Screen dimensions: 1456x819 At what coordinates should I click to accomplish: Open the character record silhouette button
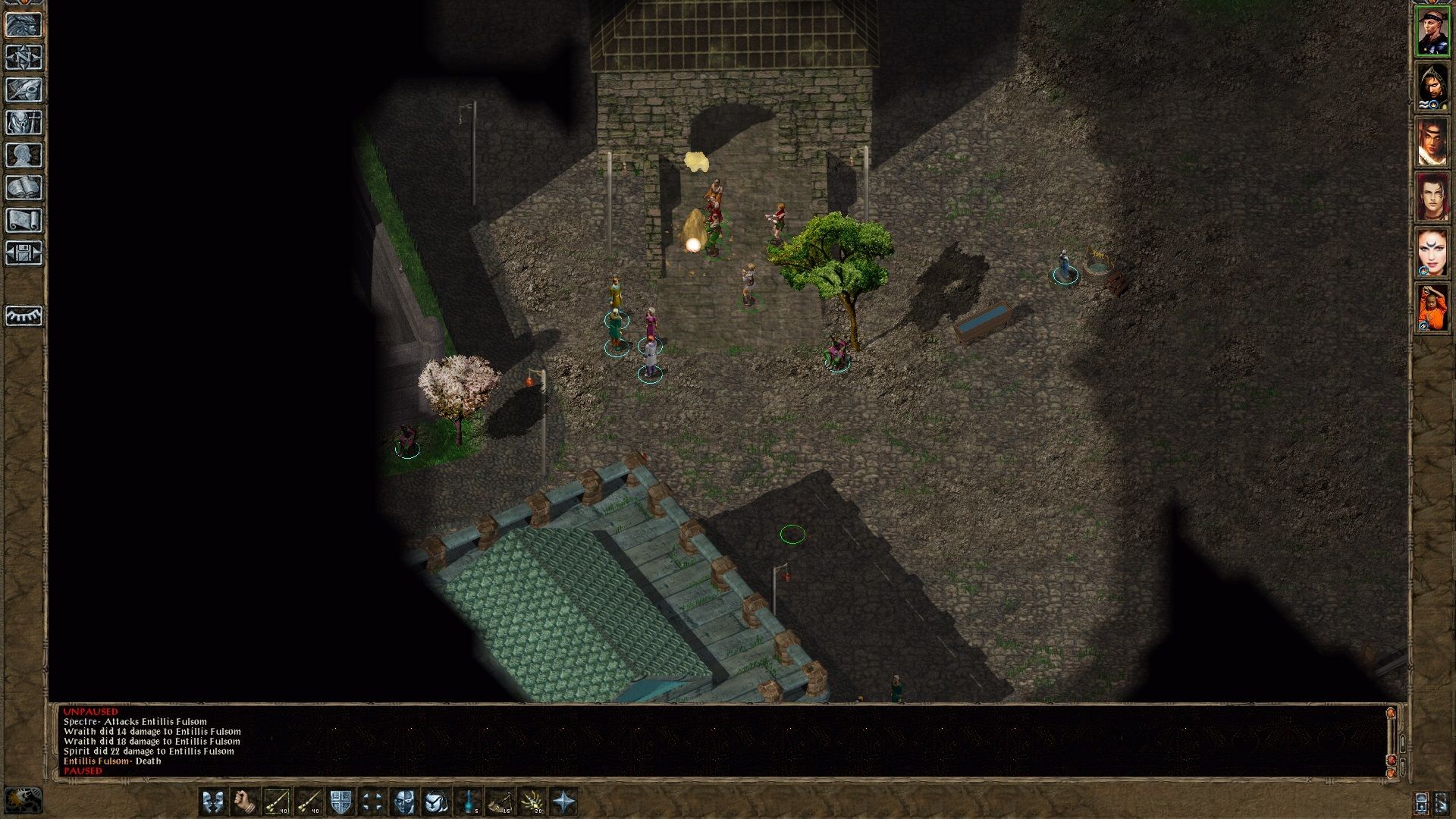click(24, 155)
